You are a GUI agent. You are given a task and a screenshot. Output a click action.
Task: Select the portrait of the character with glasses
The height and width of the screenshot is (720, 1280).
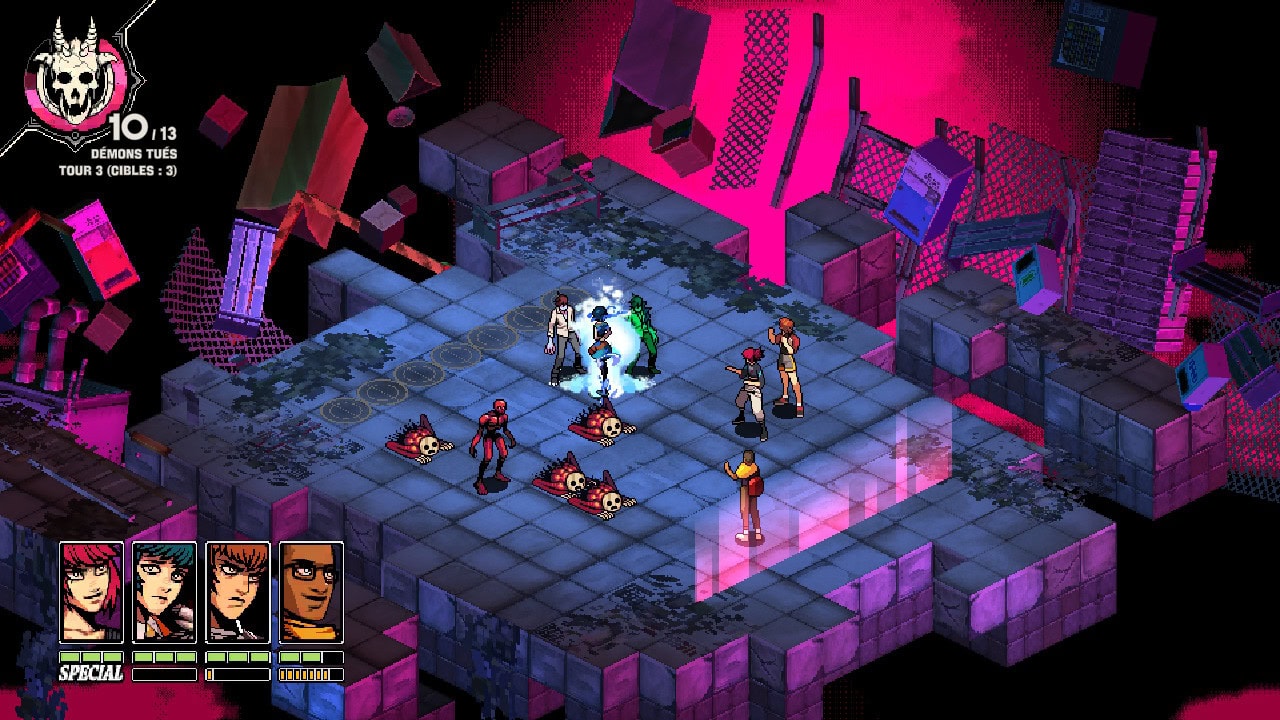tap(311, 592)
